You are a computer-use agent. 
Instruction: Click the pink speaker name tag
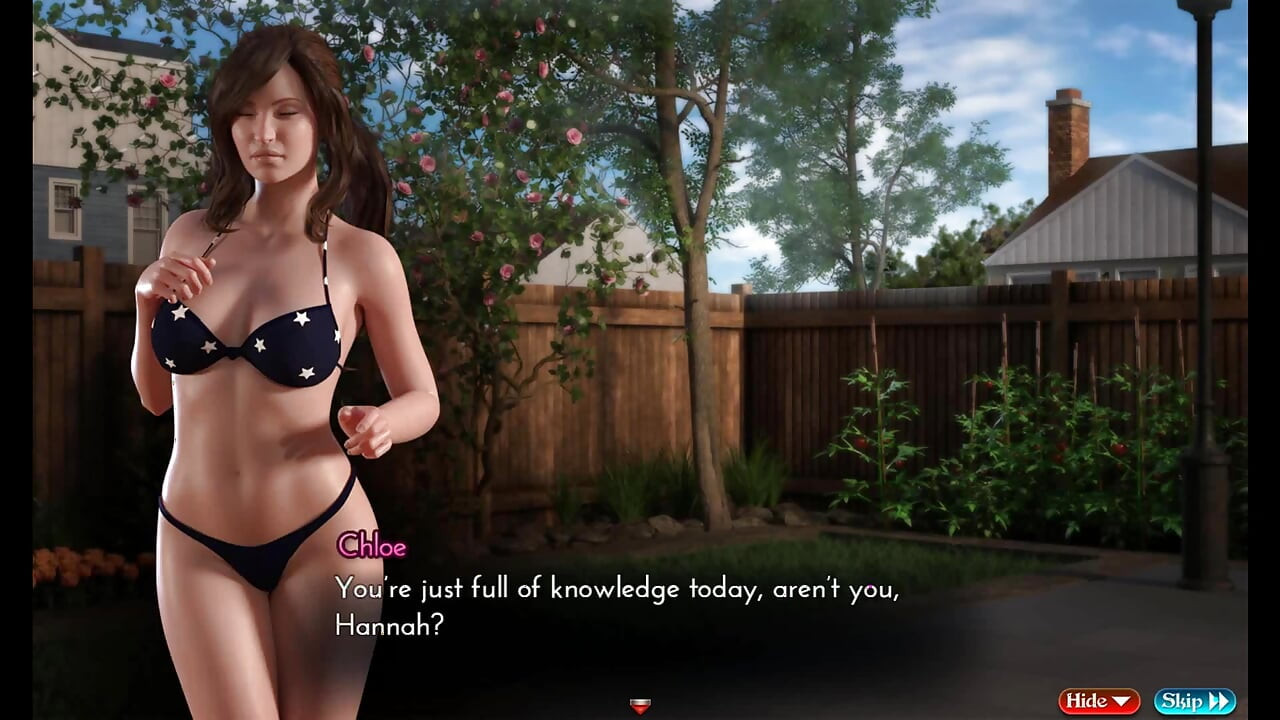(x=371, y=547)
